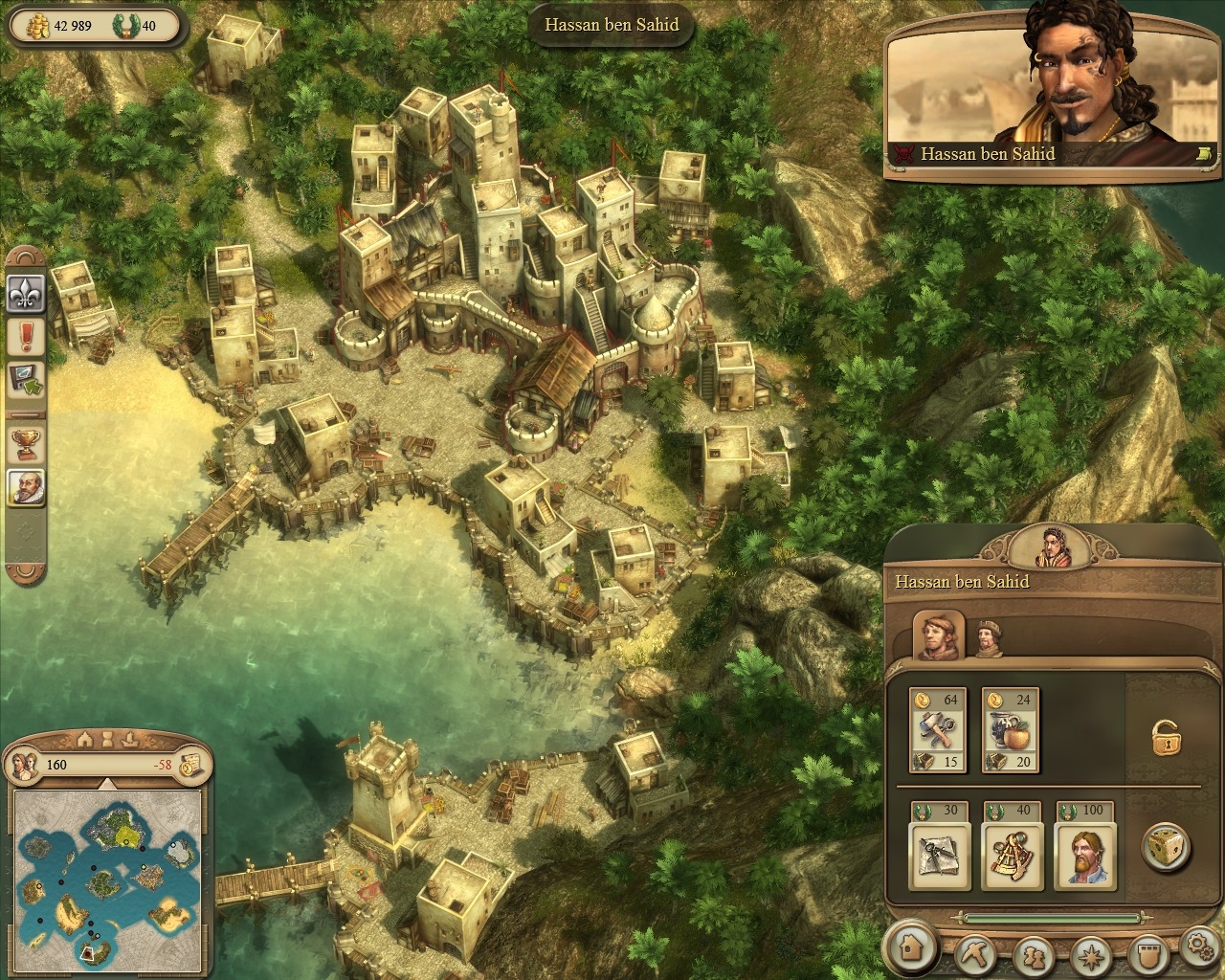The width and height of the screenshot is (1225, 980).
Task: Click the bearded advisor portrait button
Action: pyautogui.click(x=27, y=487)
